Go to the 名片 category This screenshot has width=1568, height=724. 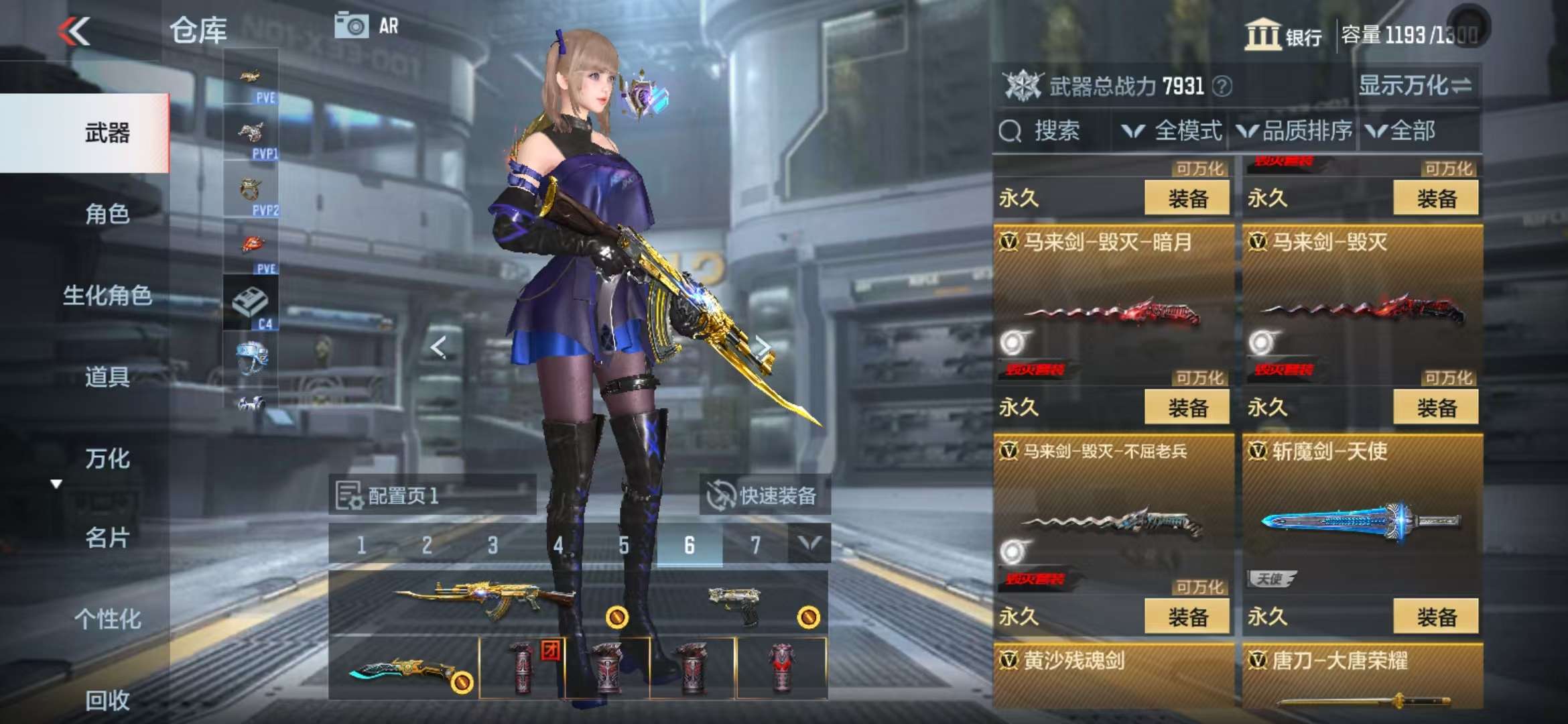107,538
